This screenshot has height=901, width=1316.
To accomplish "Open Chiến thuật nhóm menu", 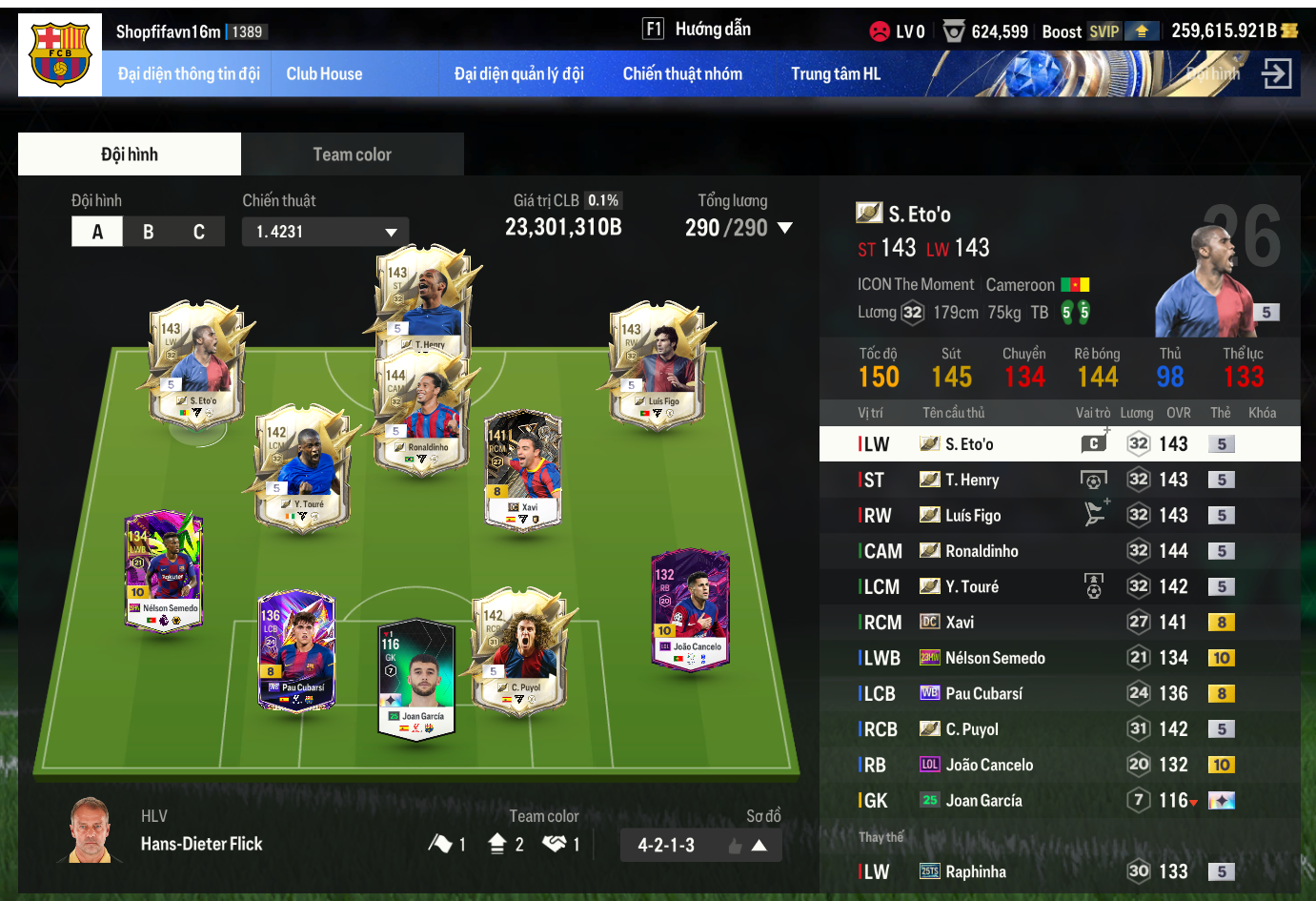I will pyautogui.click(x=682, y=74).
